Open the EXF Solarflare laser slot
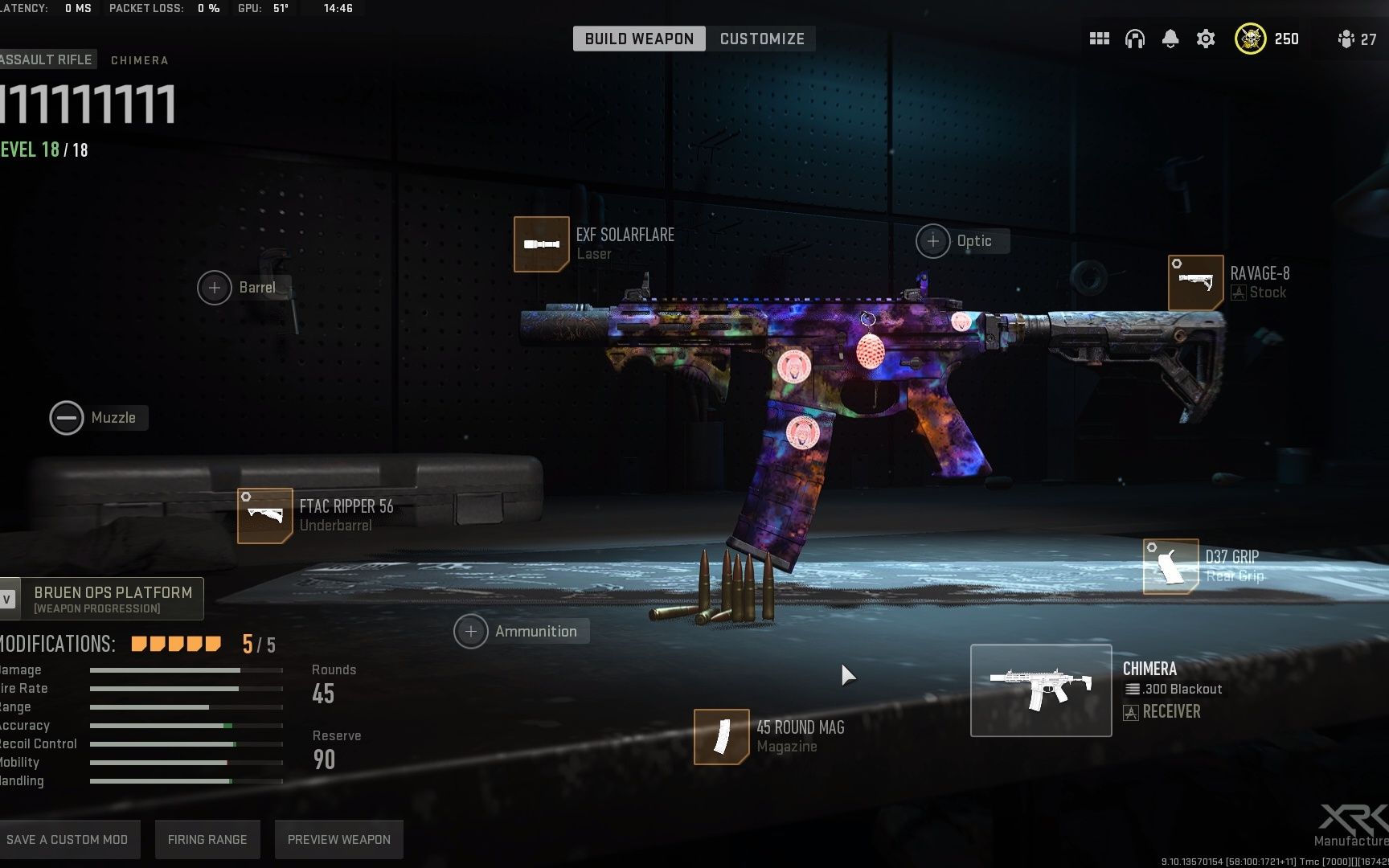The width and height of the screenshot is (1389, 868). pyautogui.click(x=542, y=244)
